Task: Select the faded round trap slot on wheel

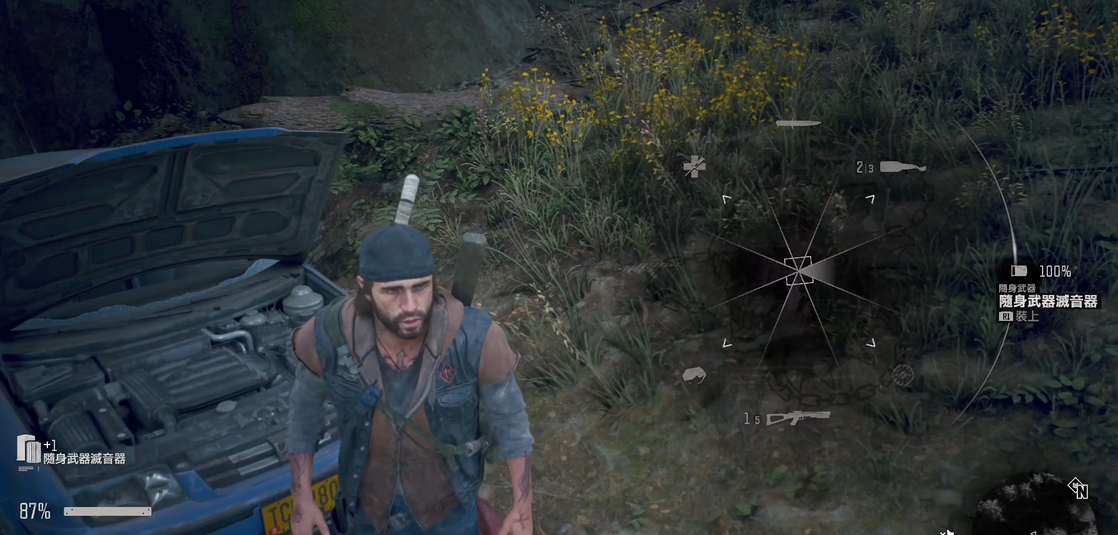Action: [x=902, y=375]
